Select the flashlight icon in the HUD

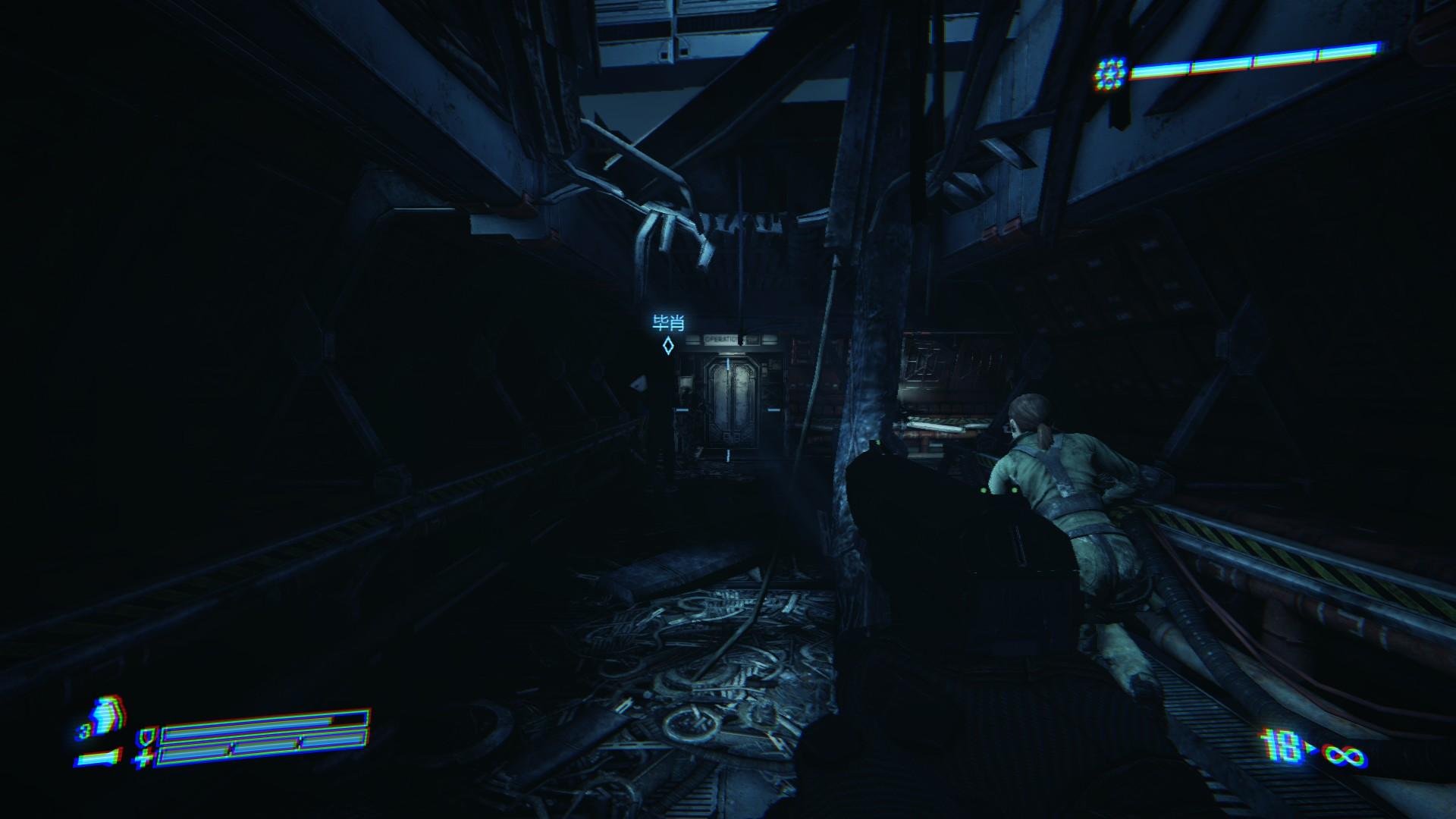[99, 757]
